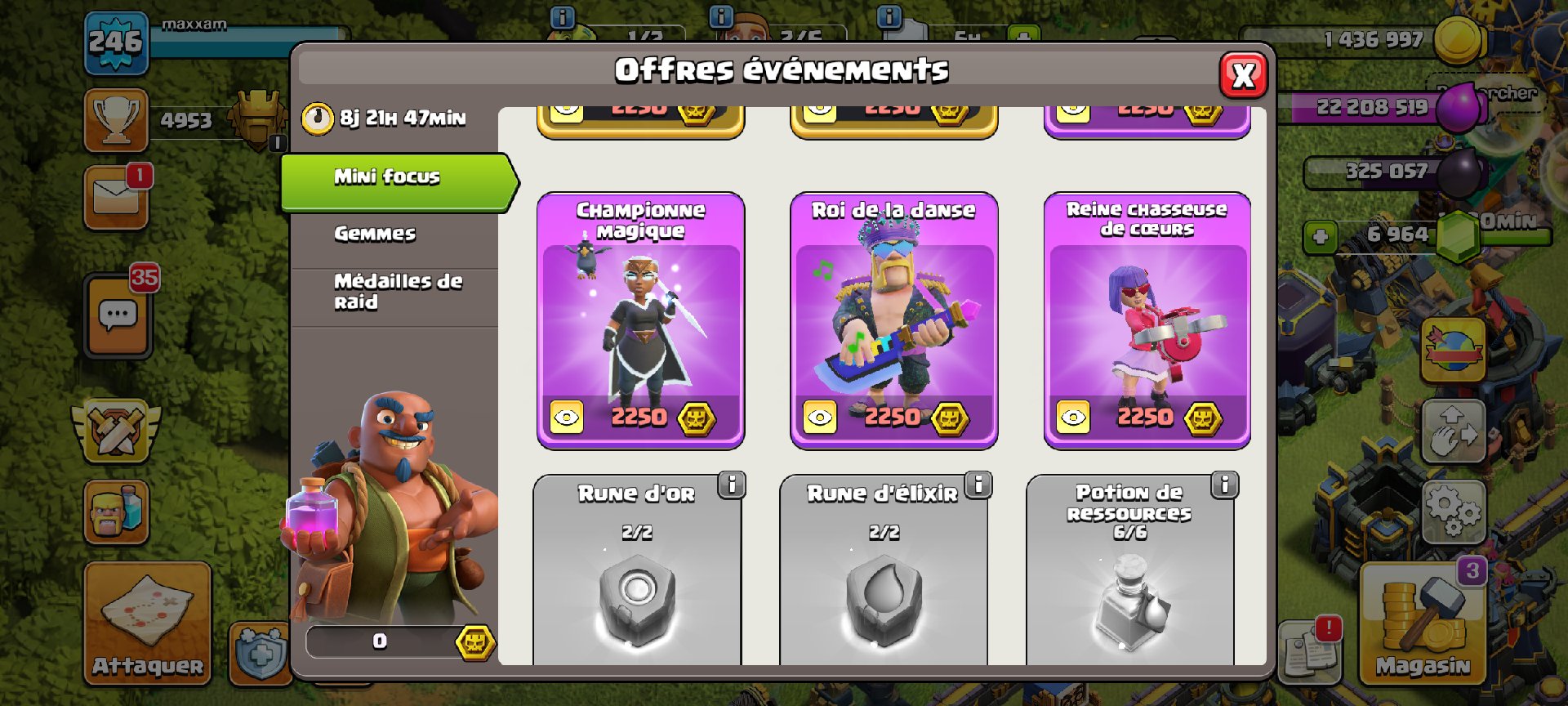This screenshot has height=706, width=1568.
Task: Select the Potion de ressources card
Action: tap(1129, 580)
